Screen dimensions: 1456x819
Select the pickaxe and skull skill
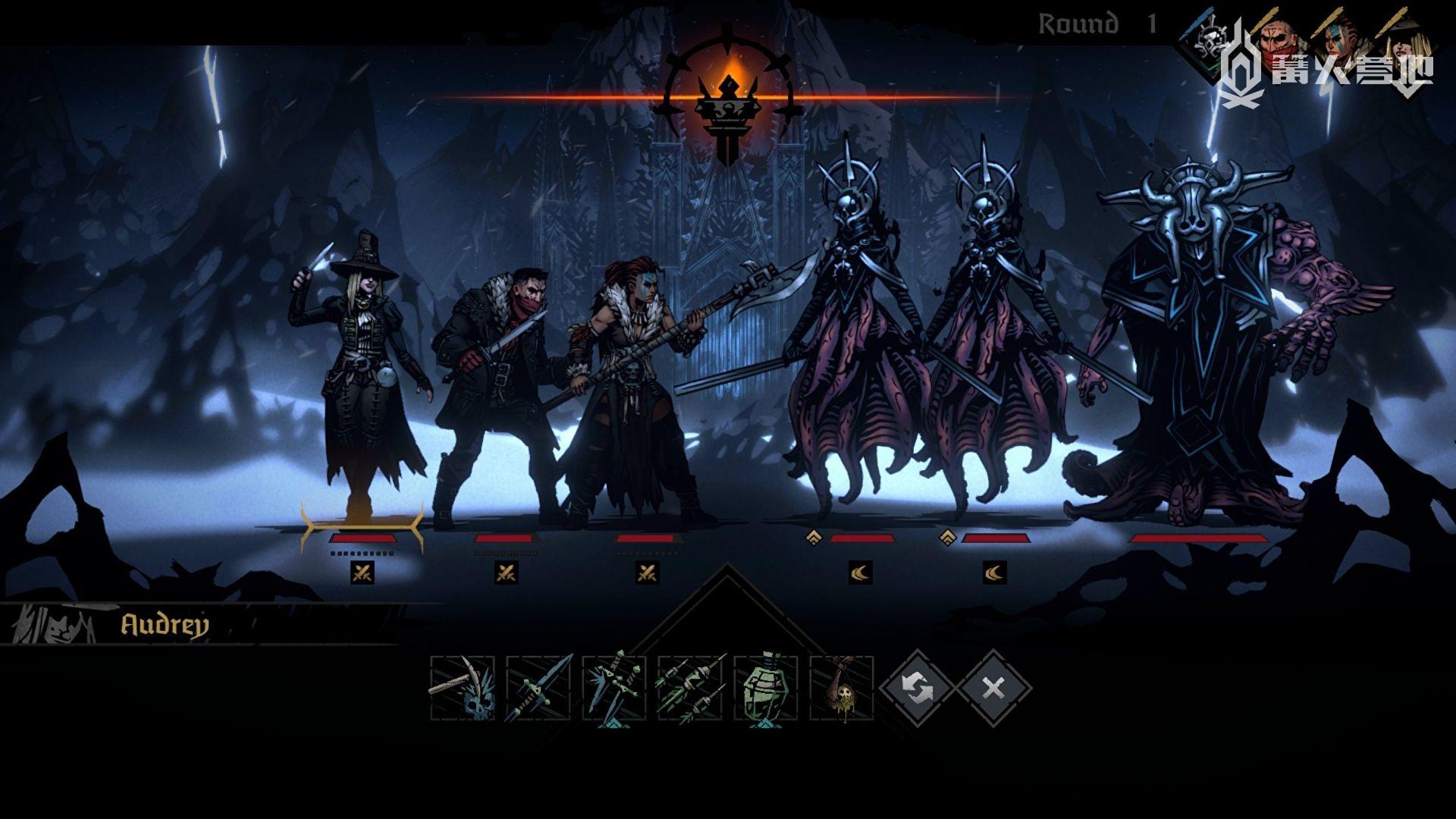click(x=463, y=689)
